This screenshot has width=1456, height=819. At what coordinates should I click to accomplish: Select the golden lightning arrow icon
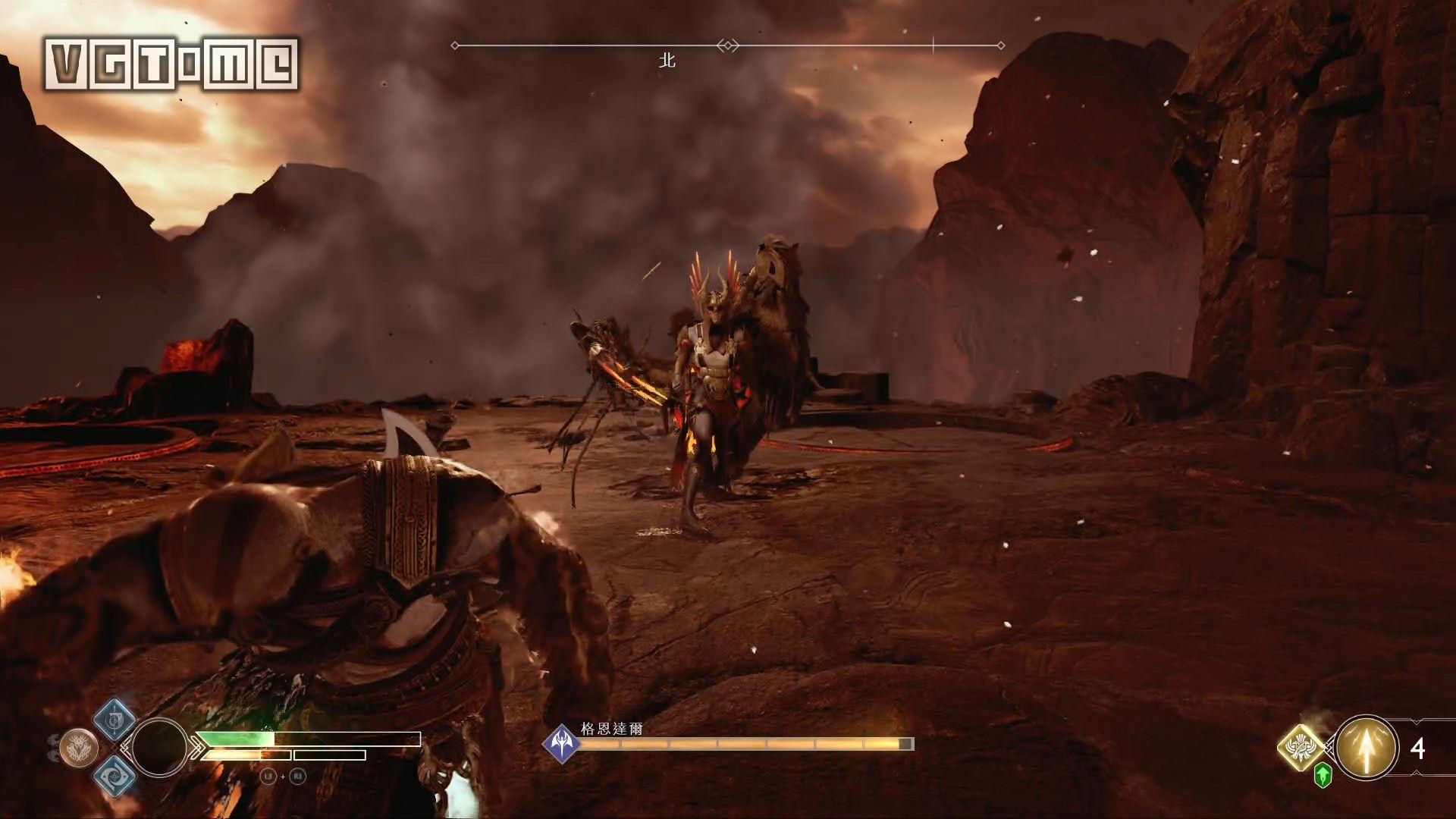click(x=1367, y=748)
